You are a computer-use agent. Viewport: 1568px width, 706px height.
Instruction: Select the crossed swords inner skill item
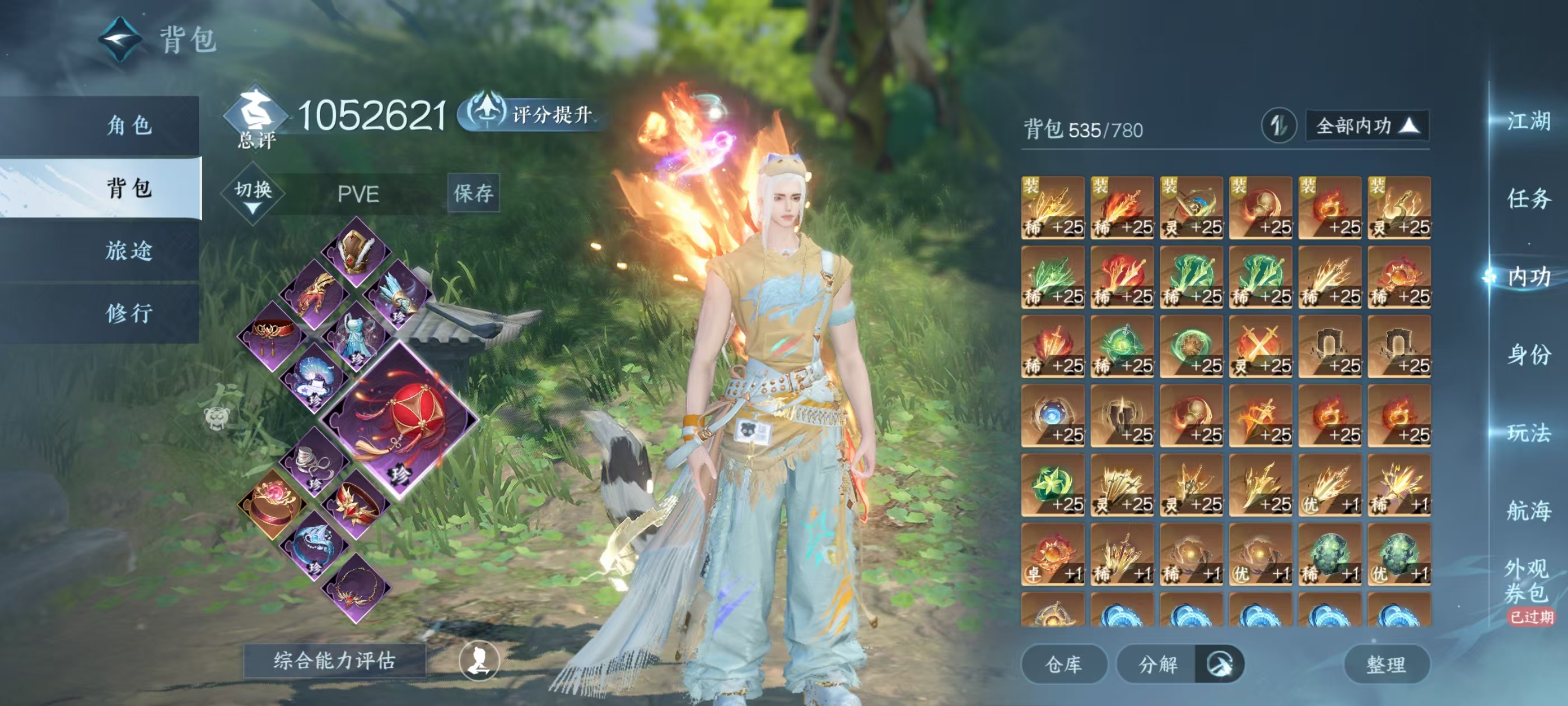[1261, 347]
